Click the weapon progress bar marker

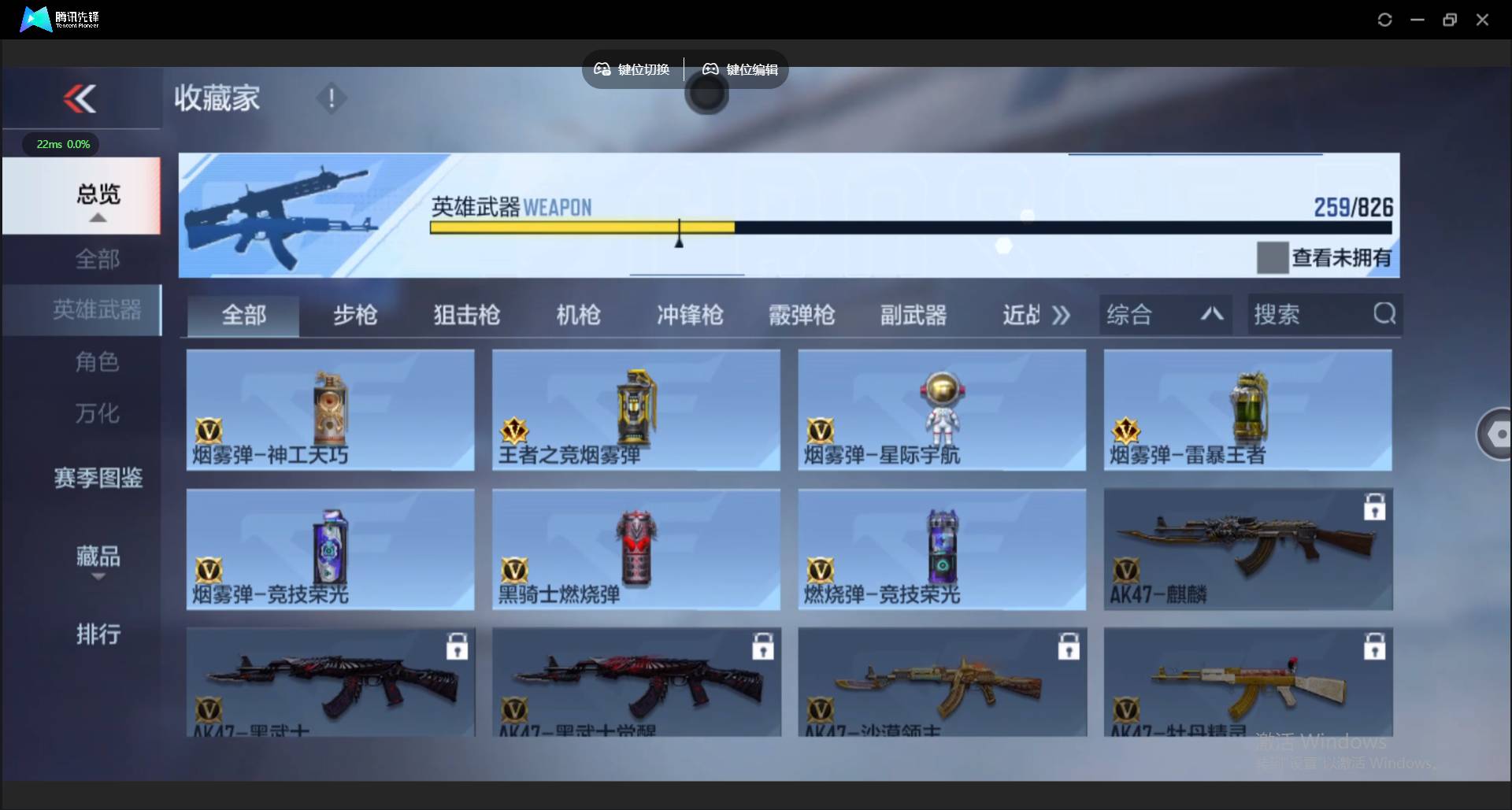tap(679, 232)
